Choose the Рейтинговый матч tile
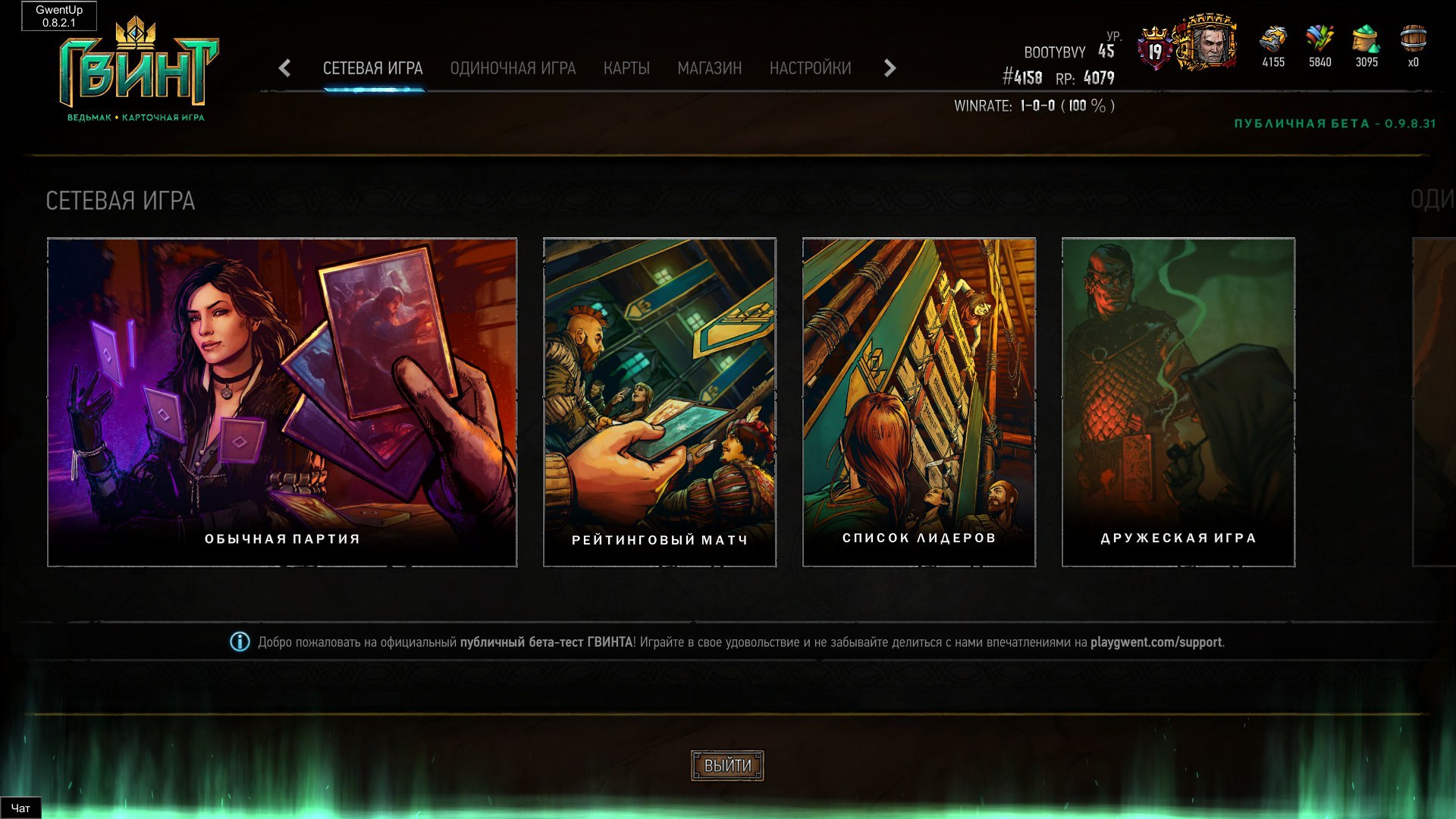Viewport: 1456px width, 819px height. [660, 402]
